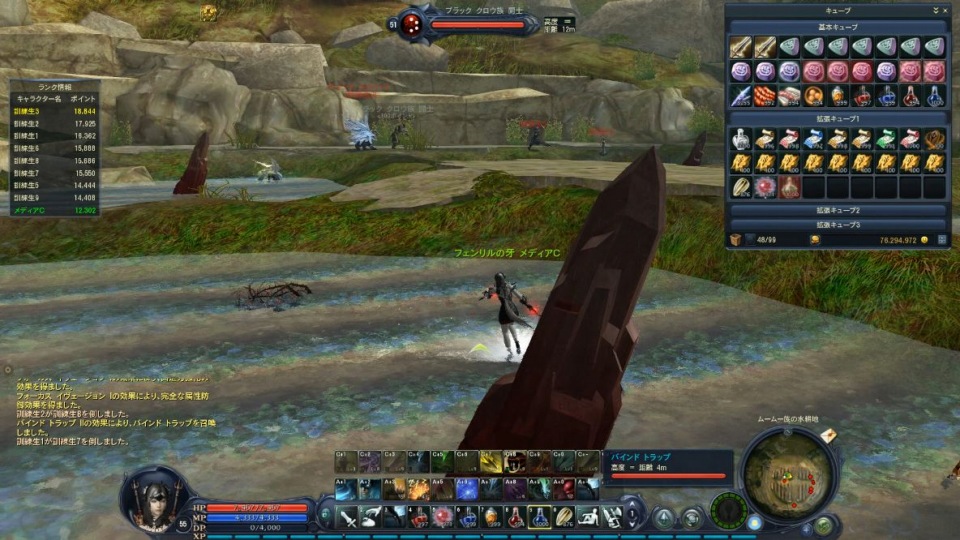Activate the sword attack skill on the hotbar
The width and height of the screenshot is (960, 540).
(x=347, y=516)
